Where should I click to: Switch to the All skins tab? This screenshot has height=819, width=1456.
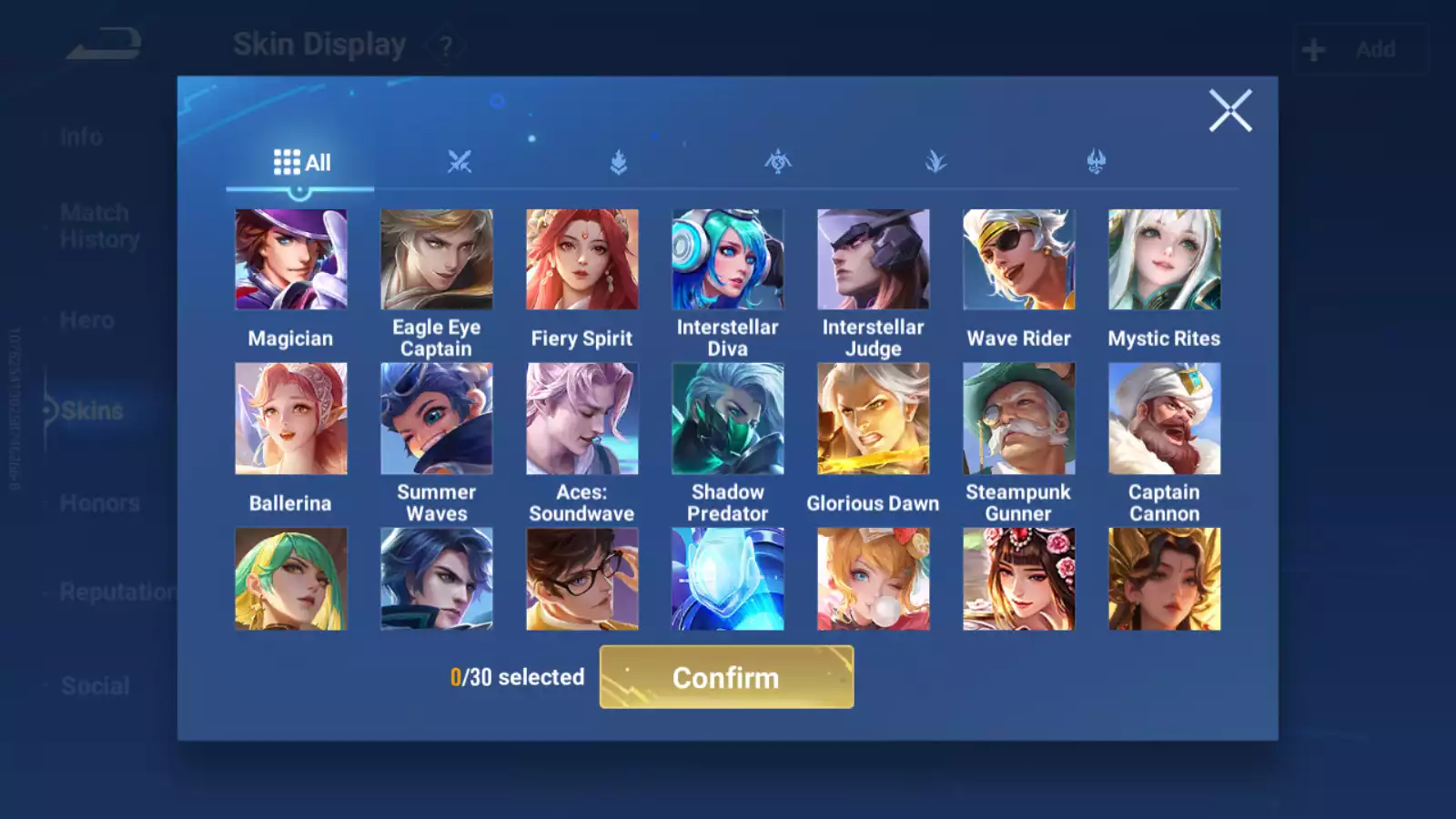301,163
